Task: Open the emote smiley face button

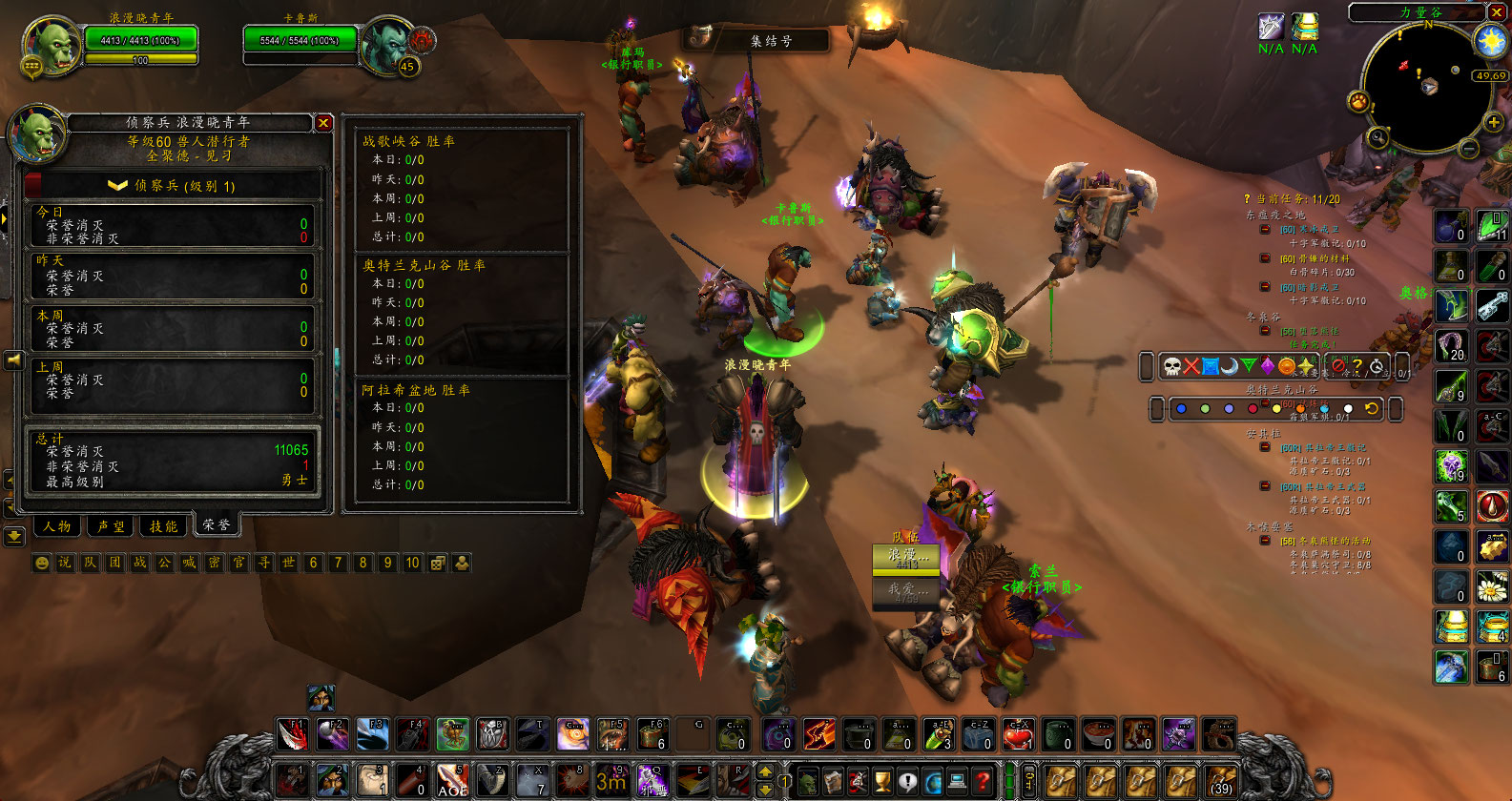Action: [41, 563]
